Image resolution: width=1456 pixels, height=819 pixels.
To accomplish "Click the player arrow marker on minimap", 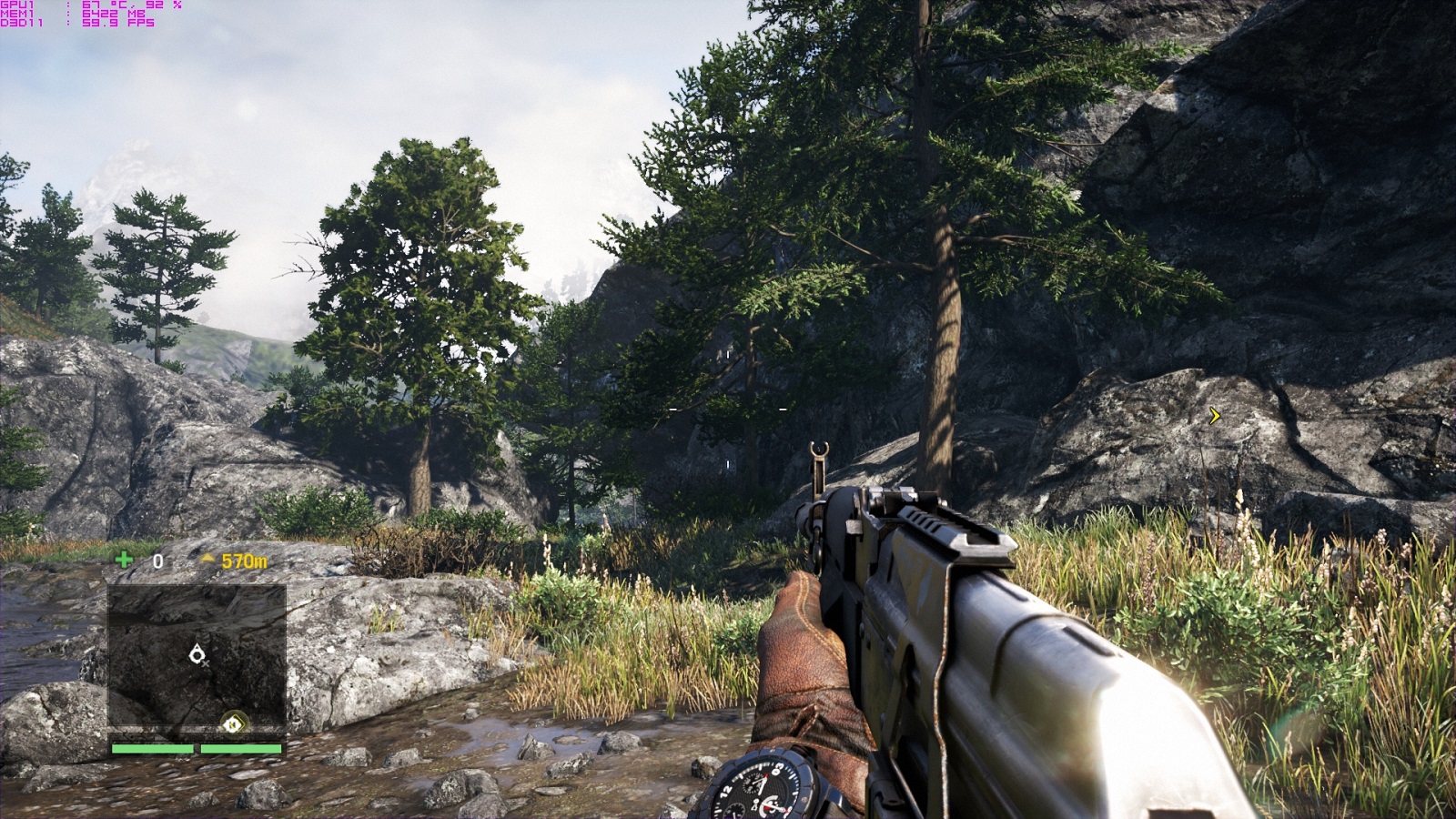I will pos(197,655).
